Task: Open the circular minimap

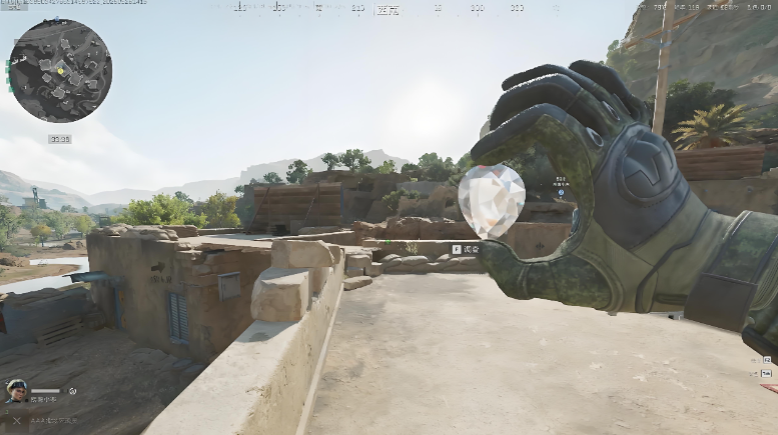Action: (x=60, y=71)
